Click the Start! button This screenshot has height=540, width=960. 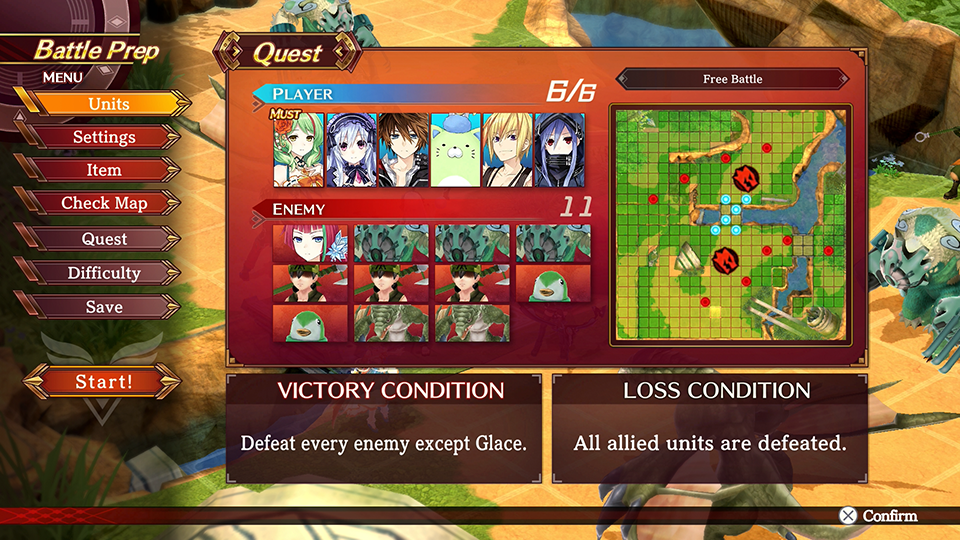pos(103,381)
